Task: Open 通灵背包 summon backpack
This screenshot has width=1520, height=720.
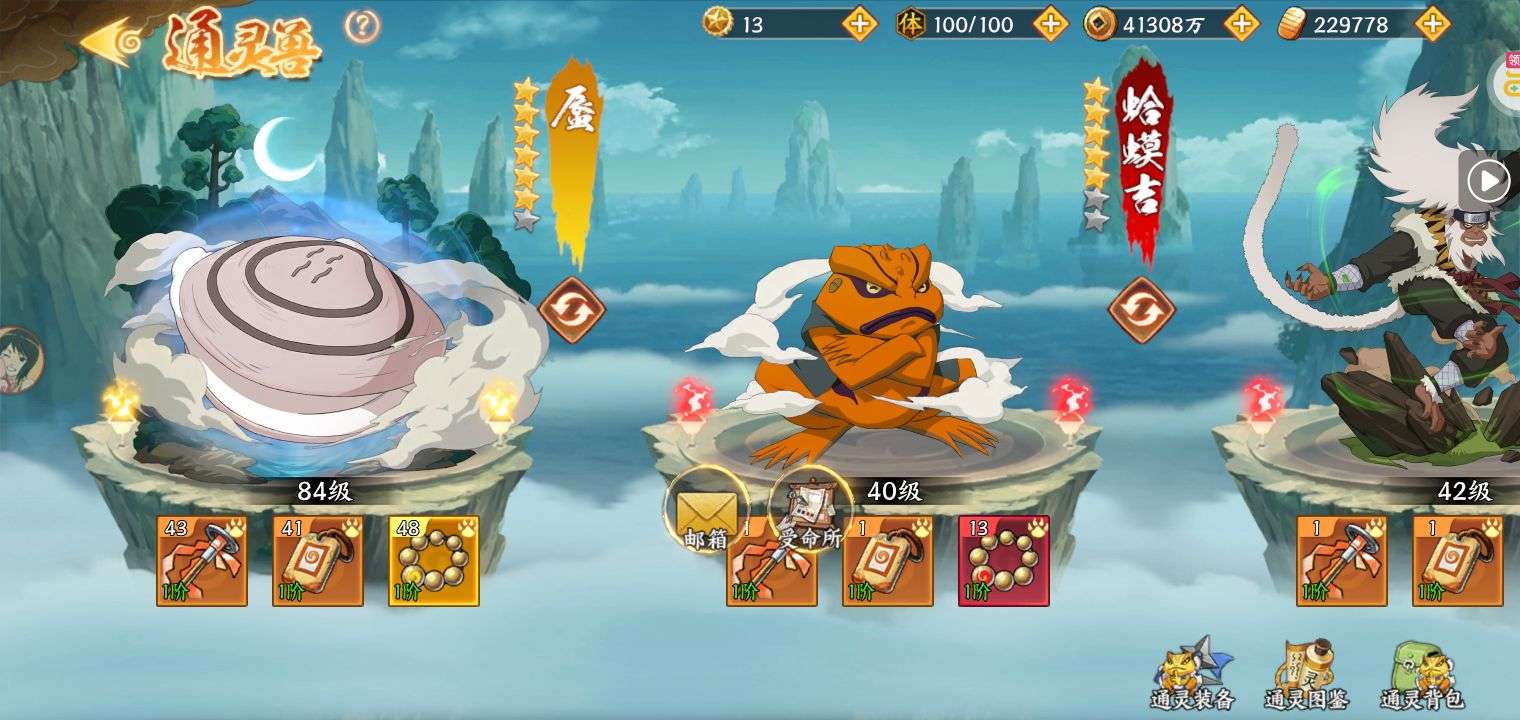Action: [x=1421, y=675]
